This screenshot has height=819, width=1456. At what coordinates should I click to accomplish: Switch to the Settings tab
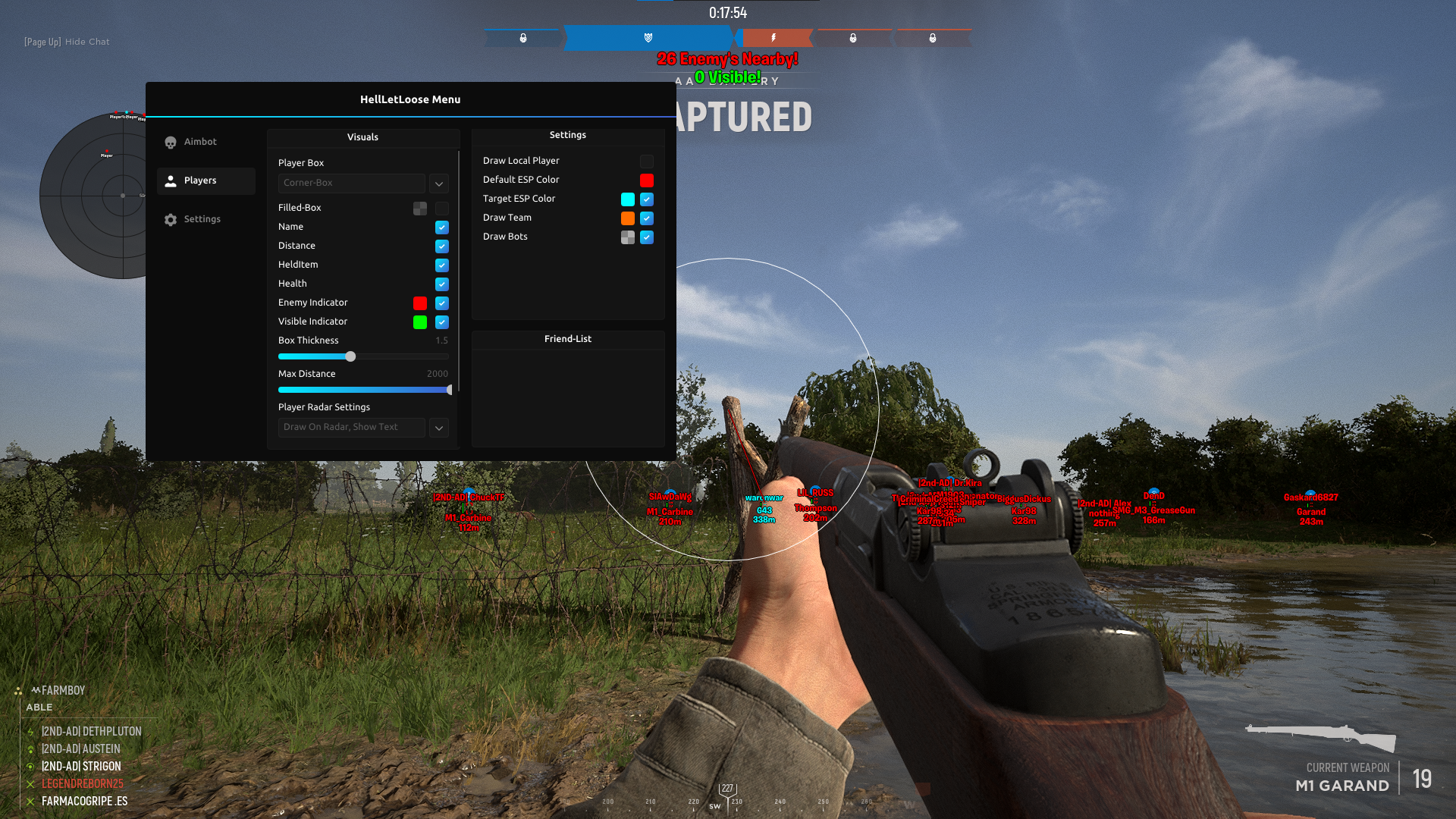coord(201,219)
